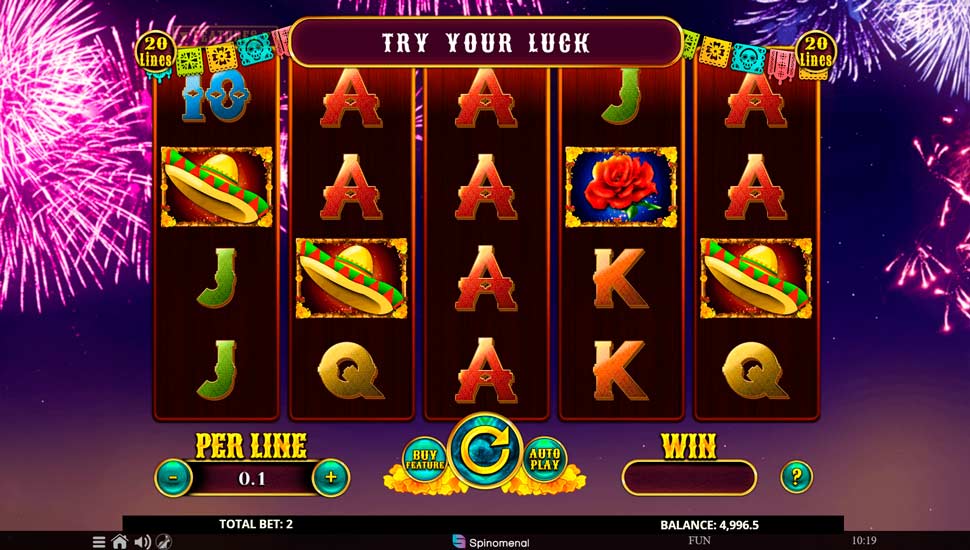Activate Auto Play
The width and height of the screenshot is (970, 550).
click(545, 459)
